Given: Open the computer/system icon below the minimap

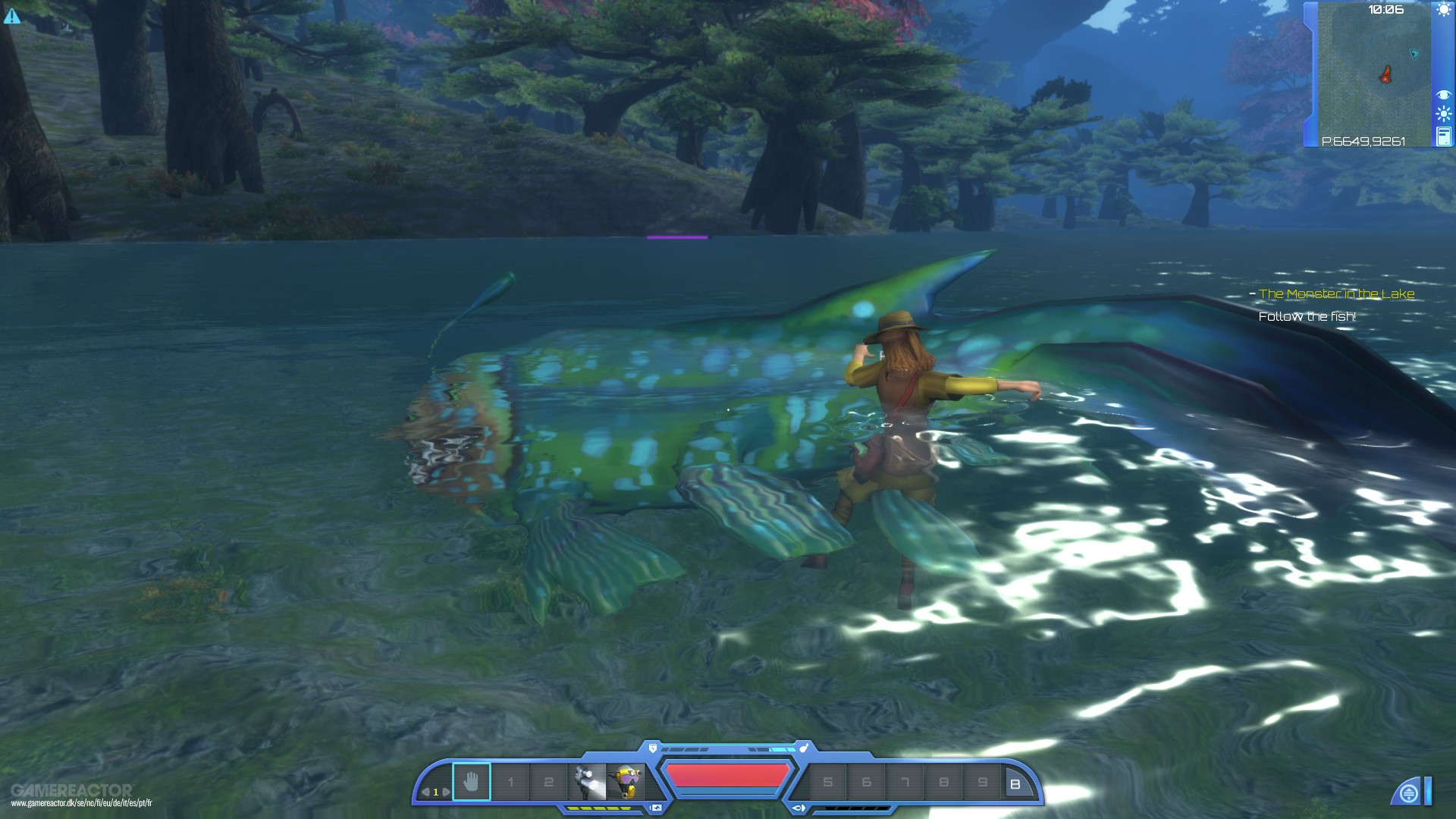Looking at the screenshot, I should point(1443,136).
